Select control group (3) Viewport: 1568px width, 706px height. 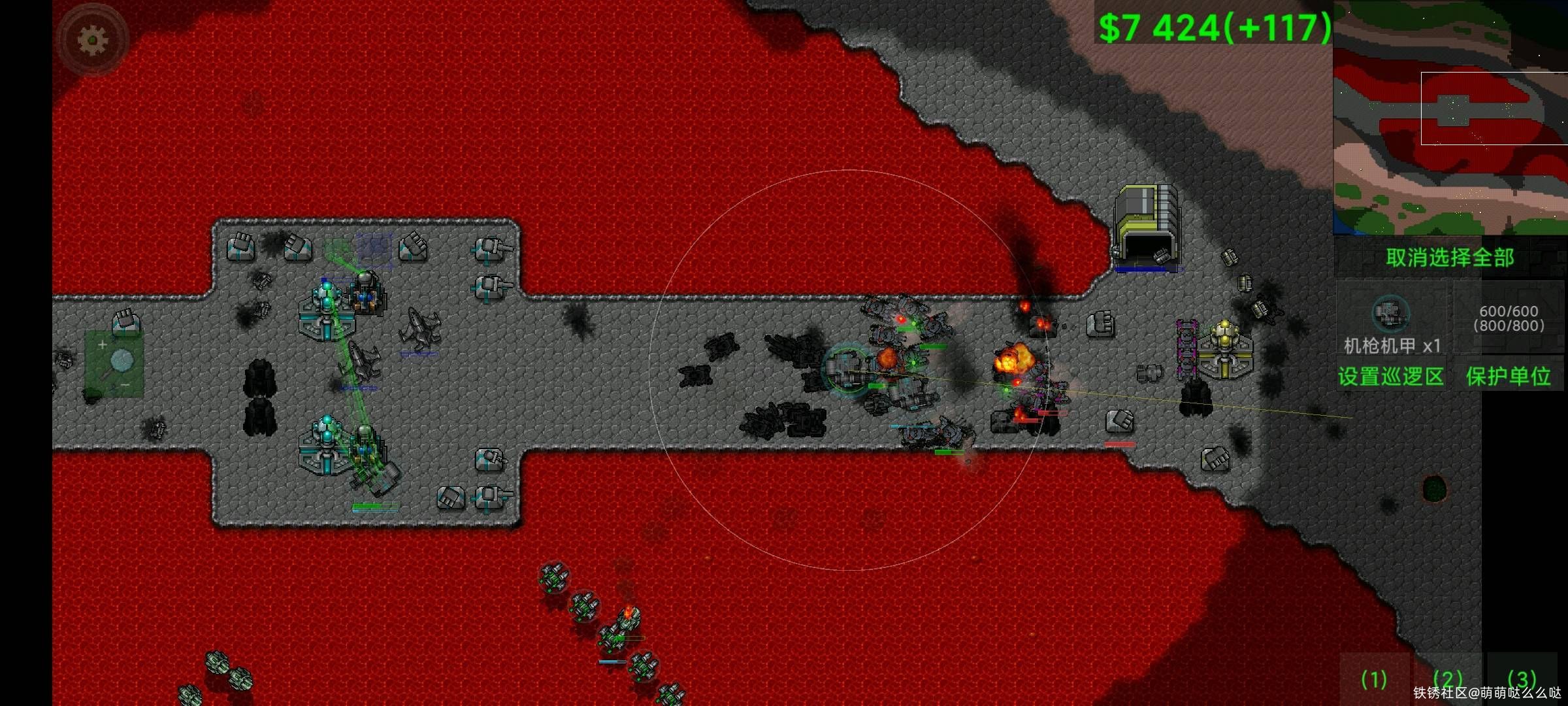coord(1522,680)
